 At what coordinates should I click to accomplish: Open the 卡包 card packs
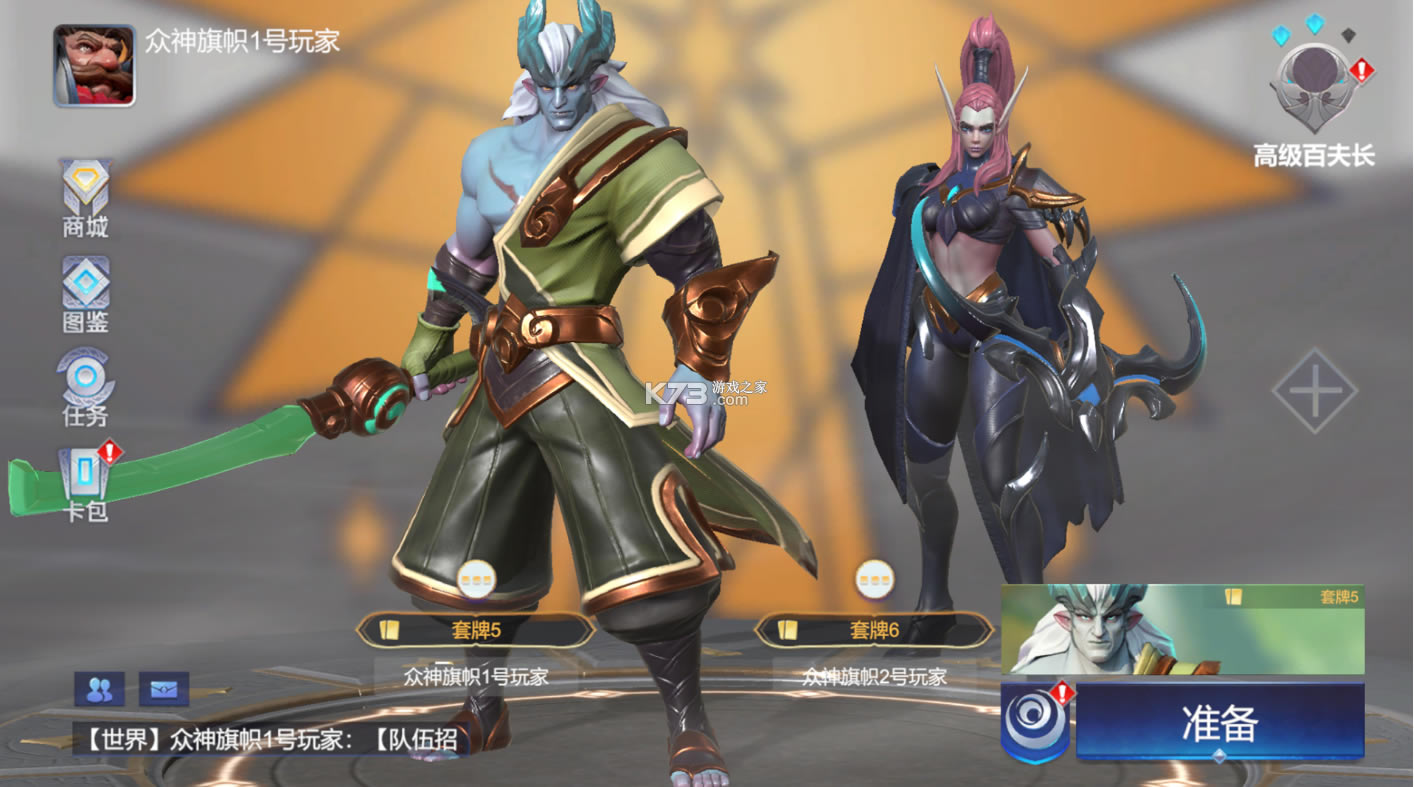pos(86,482)
